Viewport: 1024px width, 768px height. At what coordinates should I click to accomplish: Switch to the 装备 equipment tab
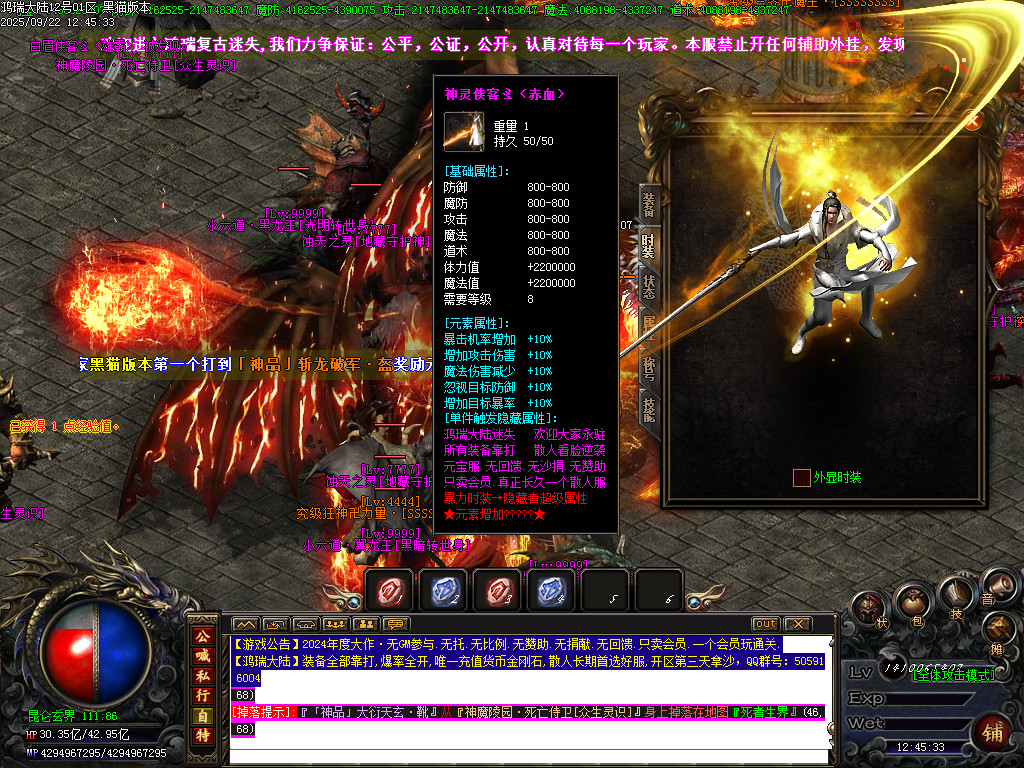coord(649,207)
